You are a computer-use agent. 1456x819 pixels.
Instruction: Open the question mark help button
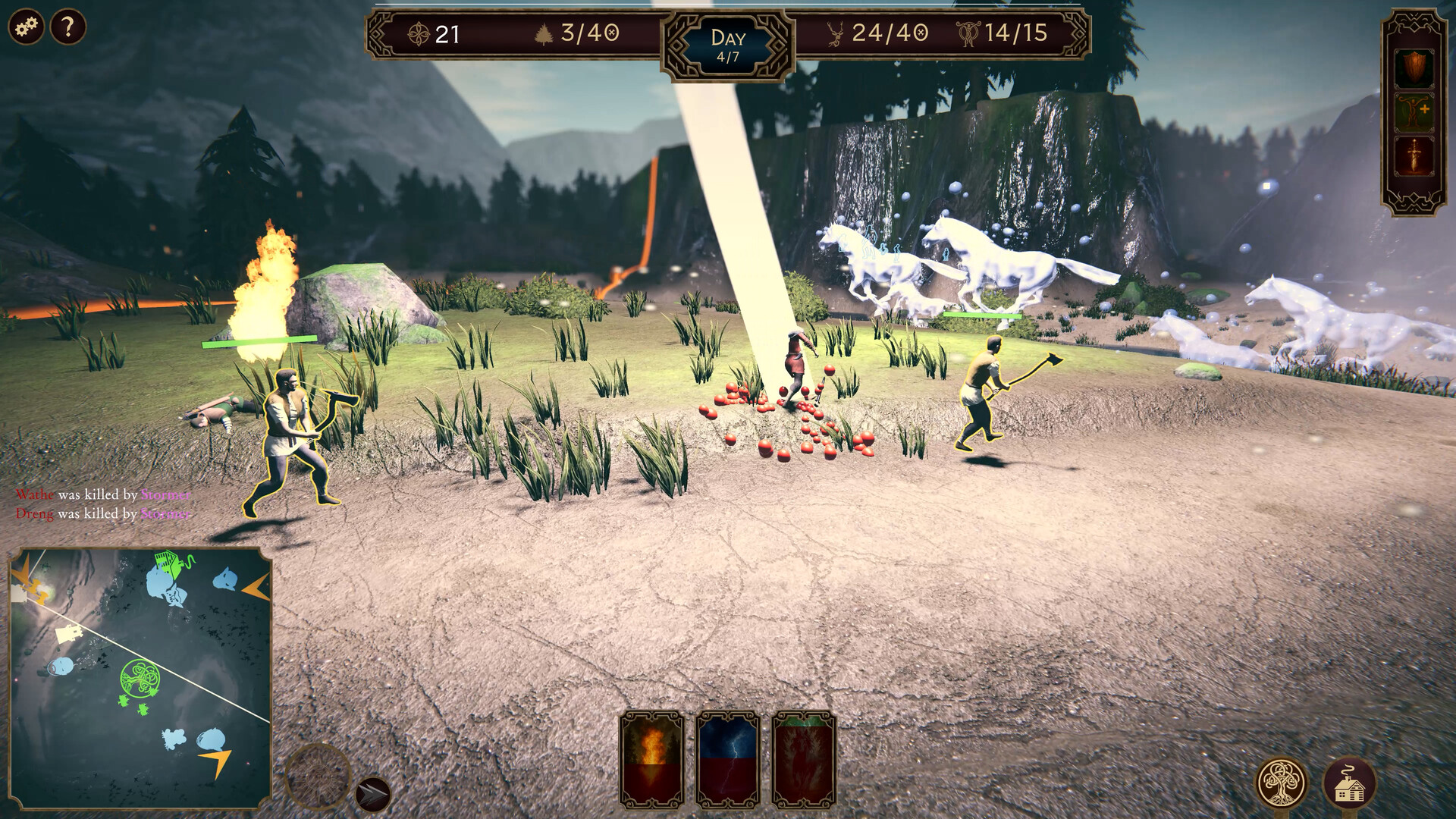68,27
